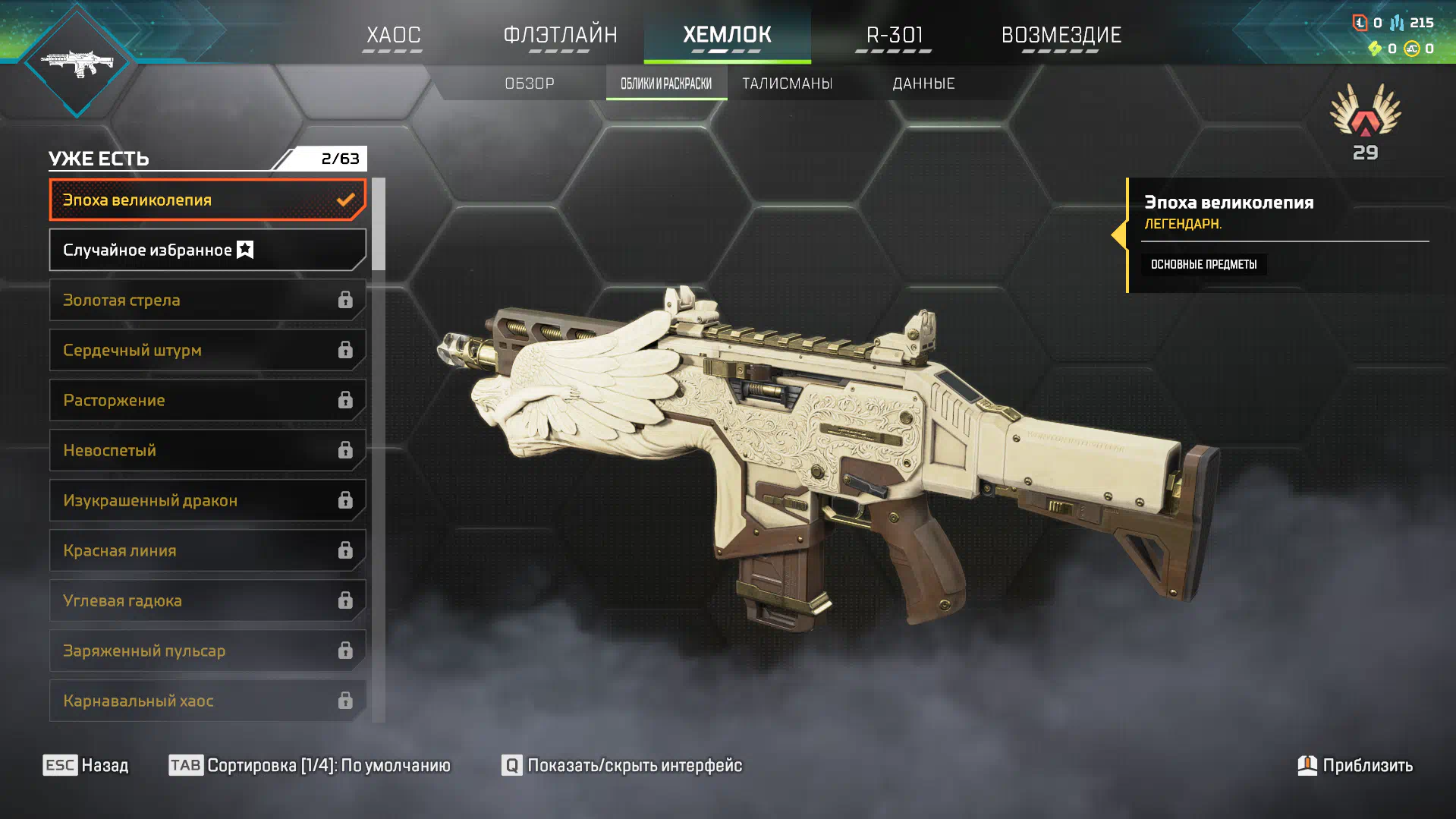The height and width of the screenshot is (819, 1456).
Task: Preview the Углевая гадюка skin
Action: point(207,600)
